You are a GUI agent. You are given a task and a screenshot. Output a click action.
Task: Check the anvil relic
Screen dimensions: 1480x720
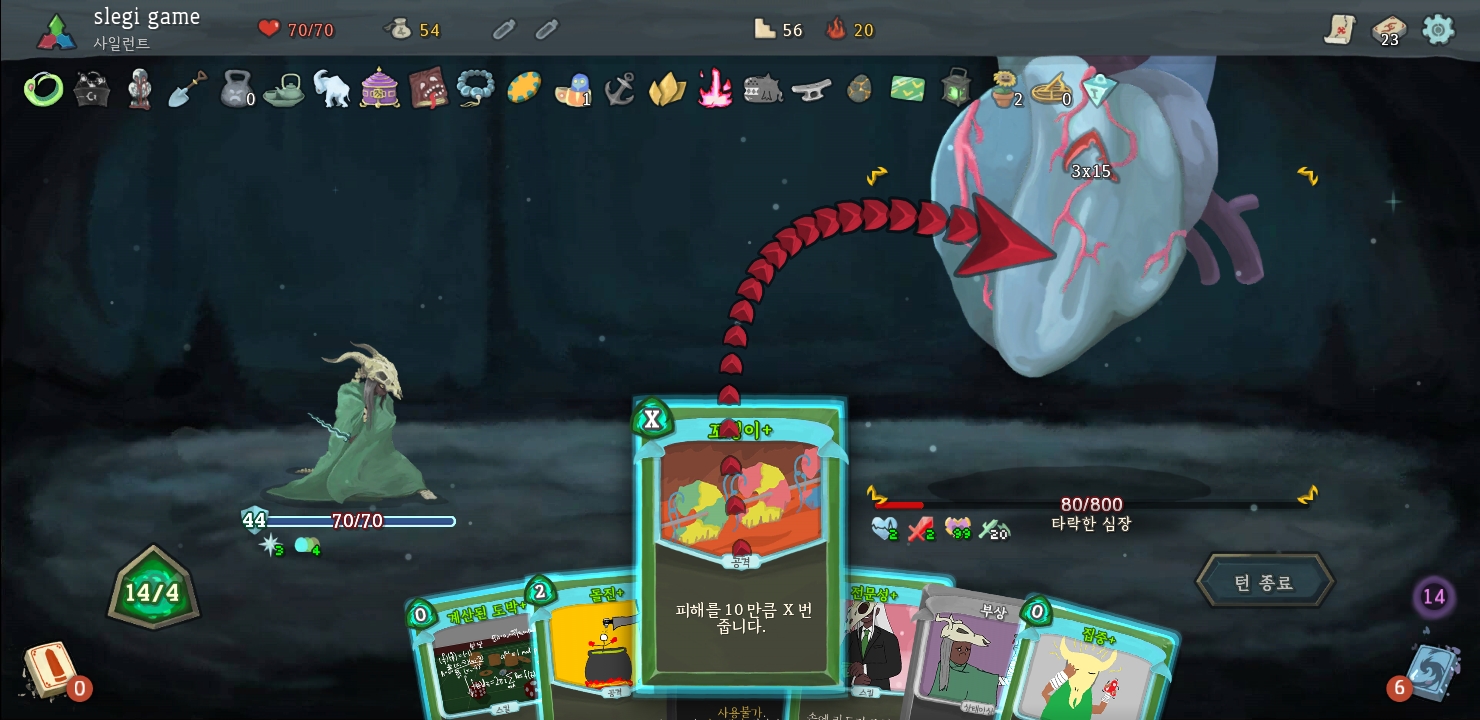tap(811, 89)
